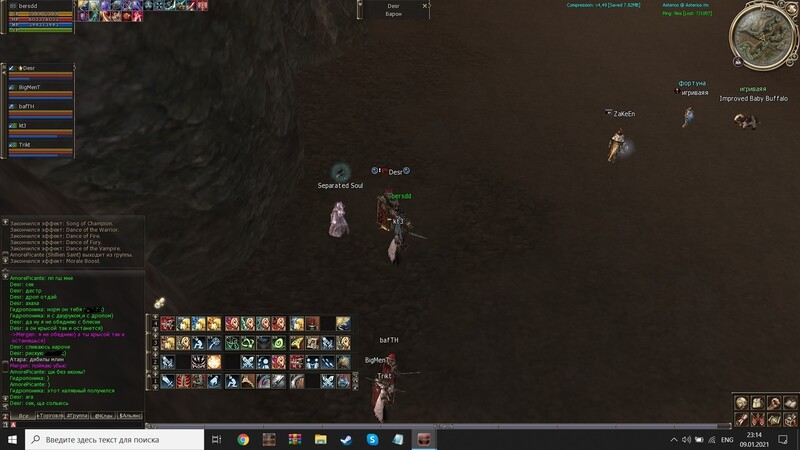Click the Windows search box
800x450 pixels.
116,439
